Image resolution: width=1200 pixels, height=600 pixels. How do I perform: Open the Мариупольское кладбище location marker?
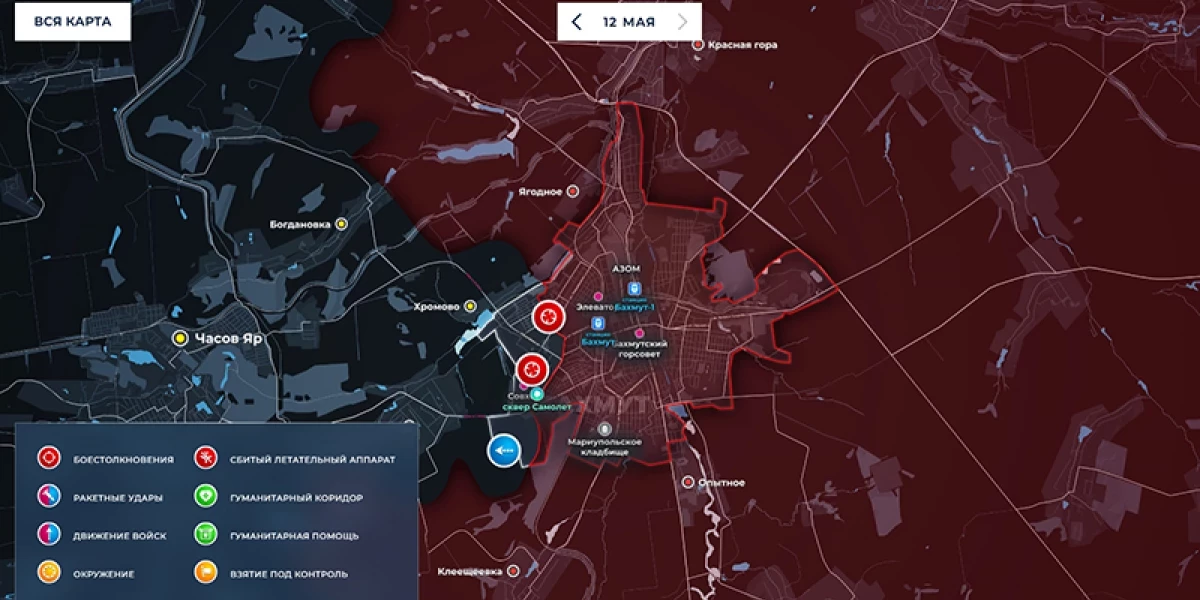coord(605,429)
